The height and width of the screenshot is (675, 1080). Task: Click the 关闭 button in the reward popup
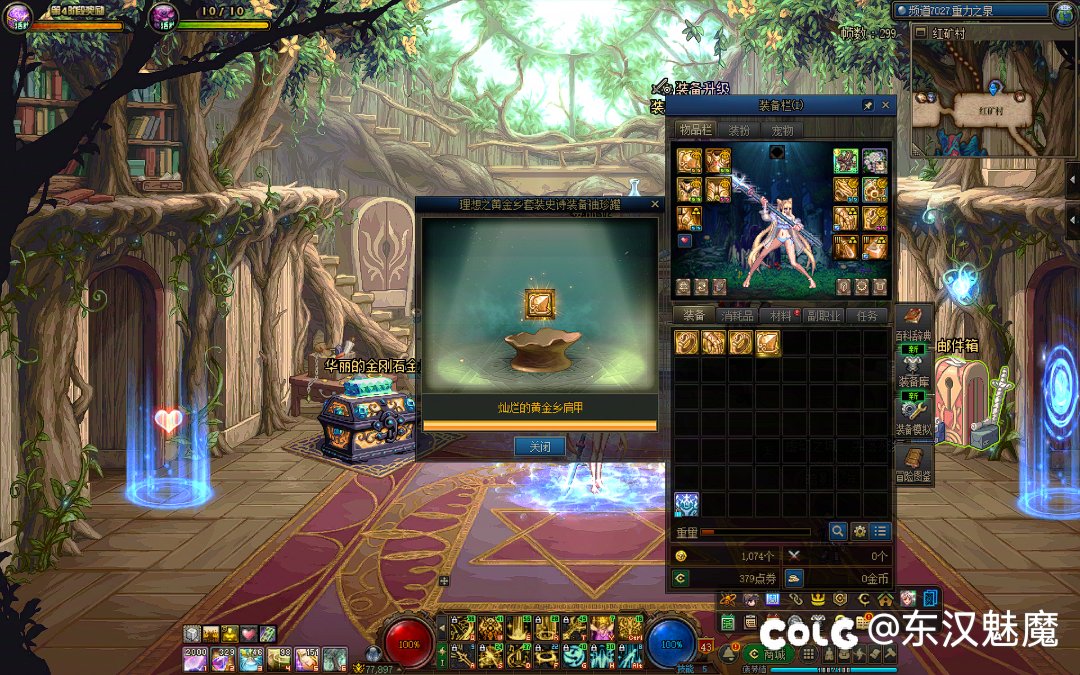pos(540,446)
